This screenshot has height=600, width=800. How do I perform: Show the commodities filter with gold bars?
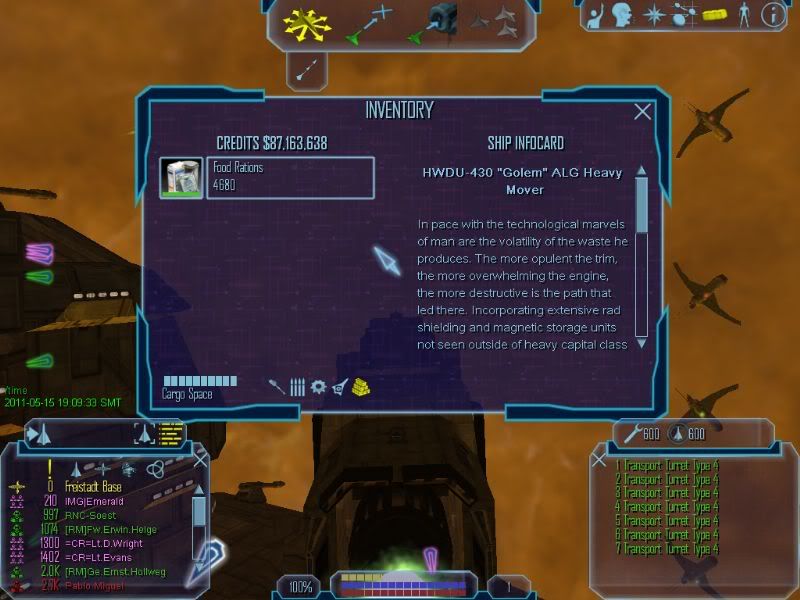361,386
